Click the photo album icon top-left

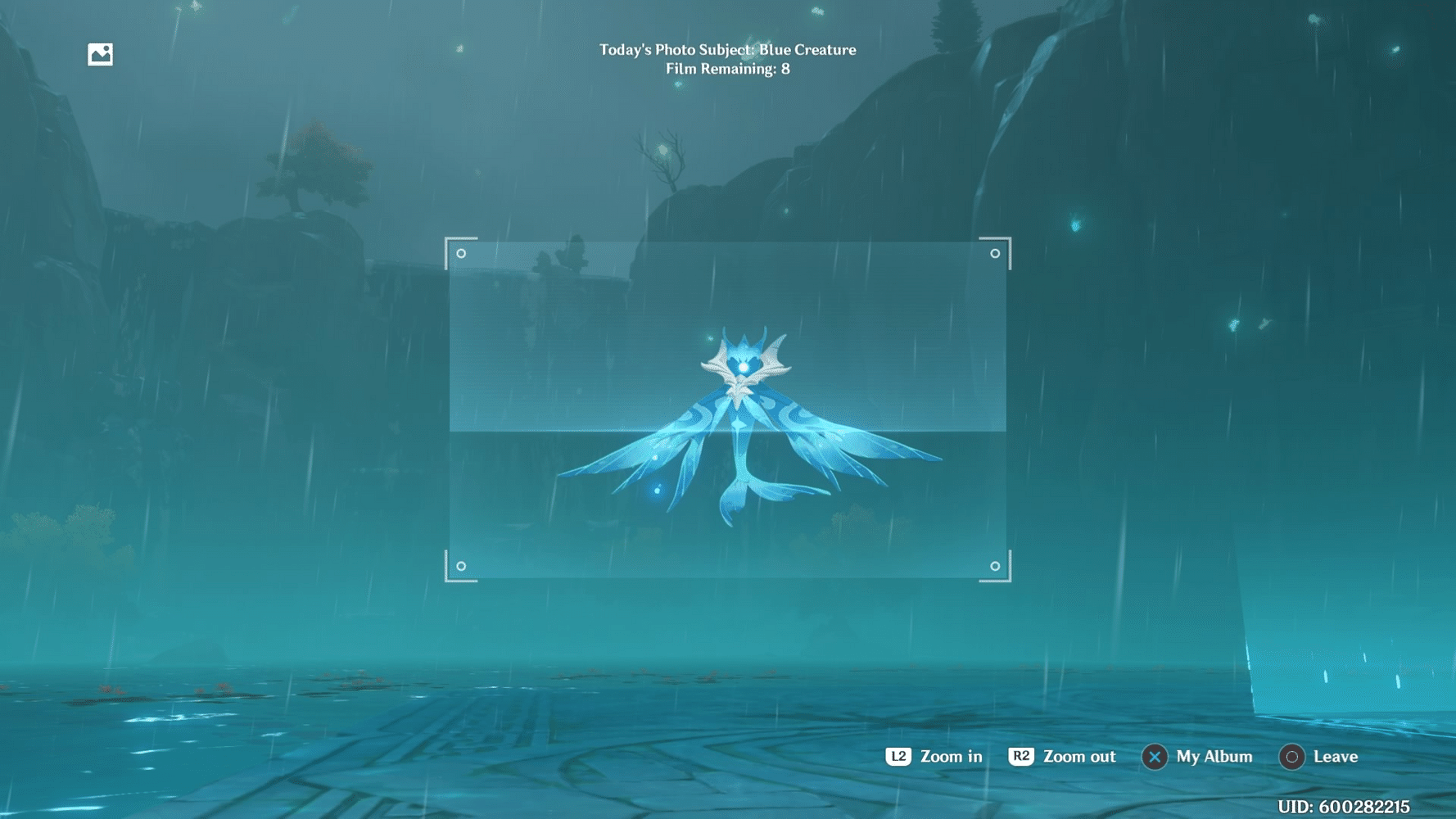coord(100,54)
